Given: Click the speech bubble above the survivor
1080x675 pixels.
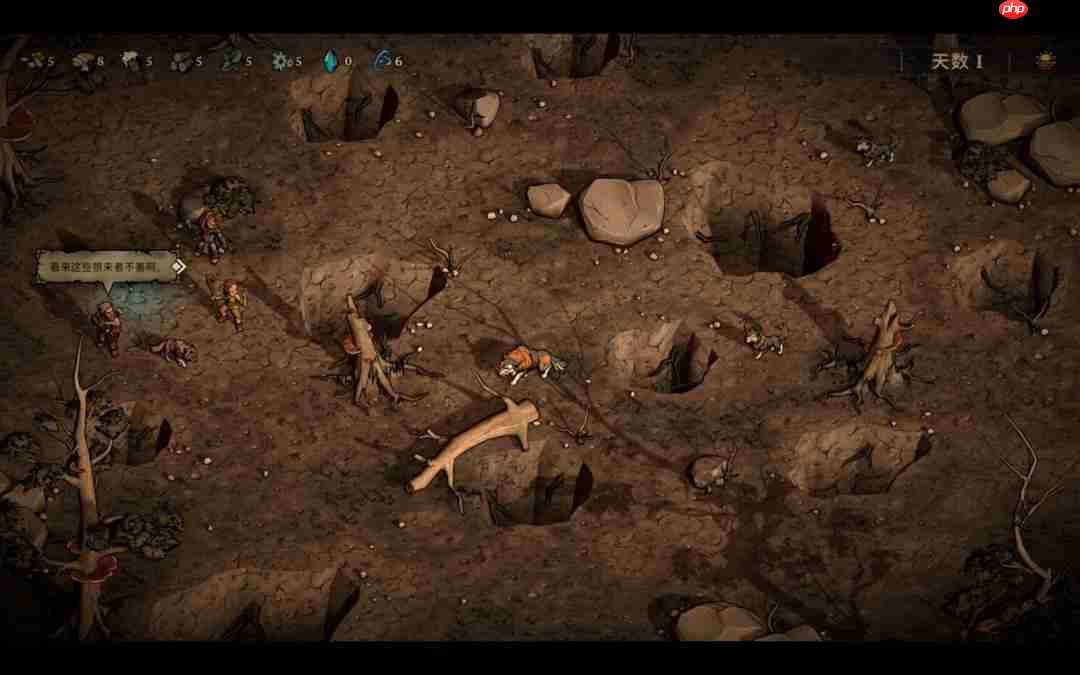Looking at the screenshot, I should point(105,267).
